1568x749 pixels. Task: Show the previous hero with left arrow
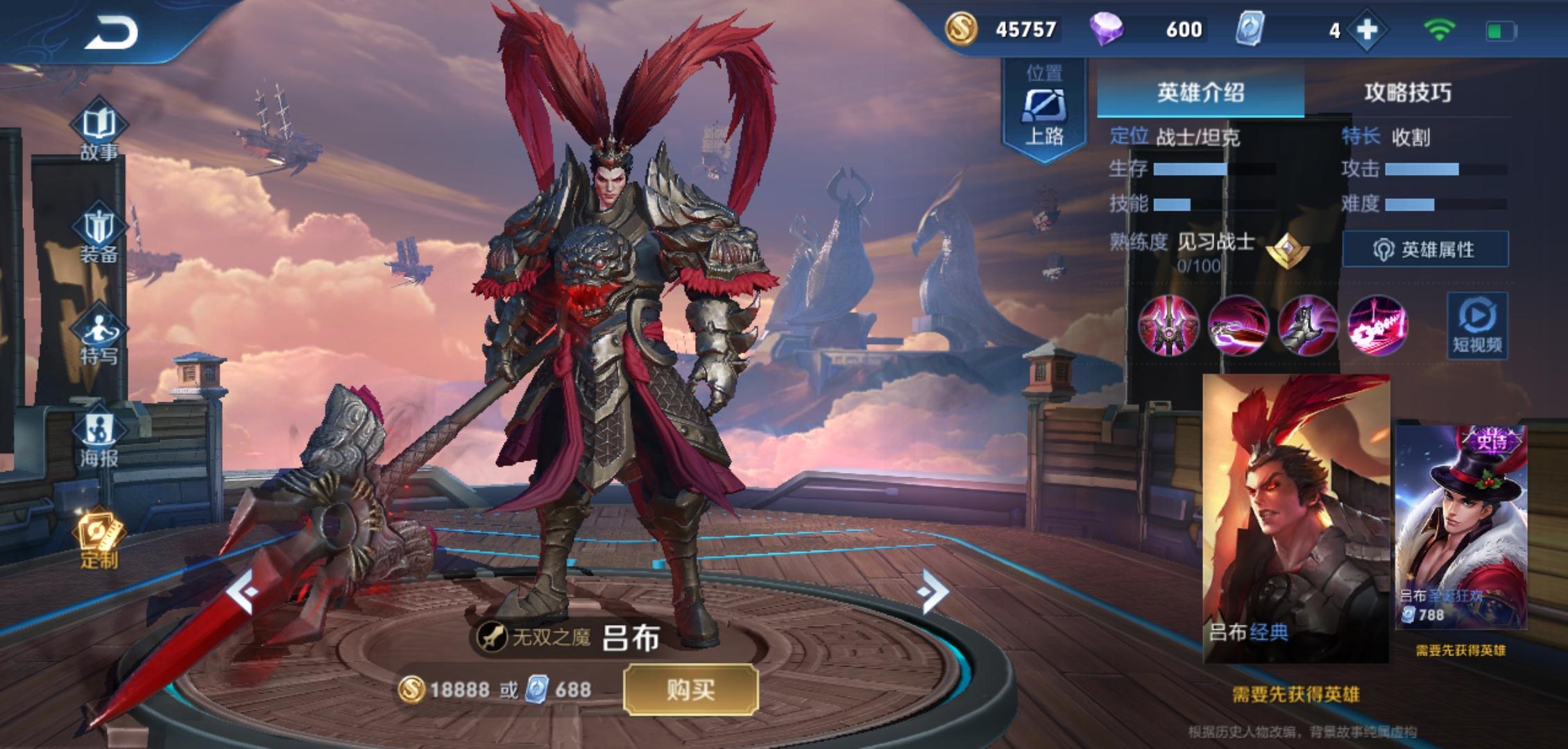tap(243, 592)
